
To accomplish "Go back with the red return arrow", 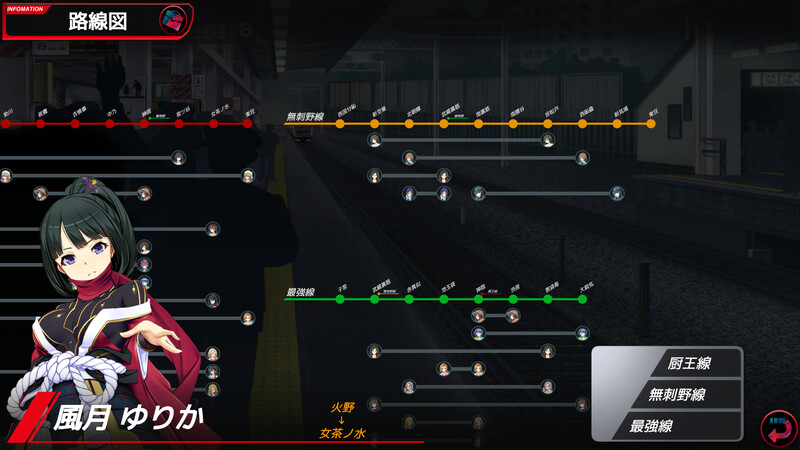I will (777, 429).
